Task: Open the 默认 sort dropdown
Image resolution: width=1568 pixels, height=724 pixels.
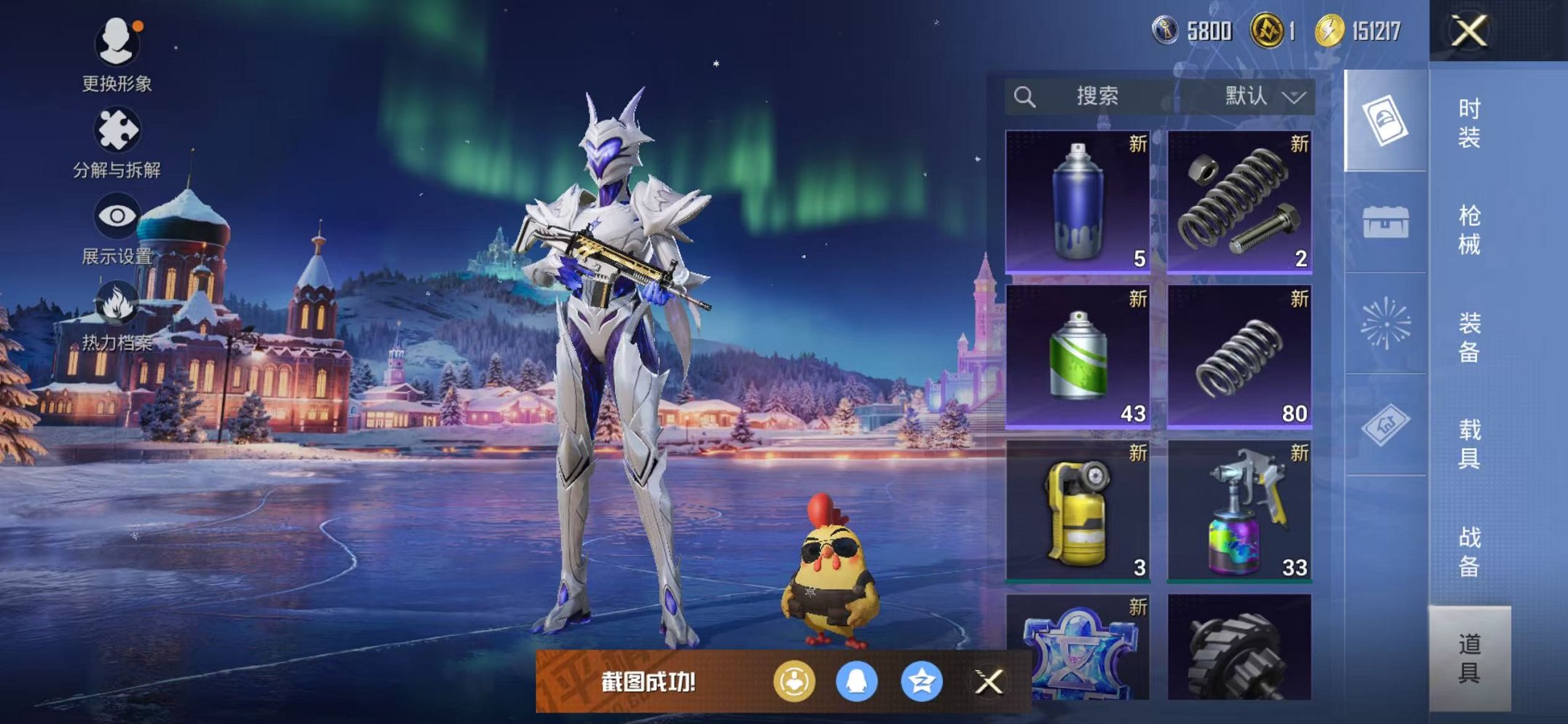Action: click(x=1263, y=96)
